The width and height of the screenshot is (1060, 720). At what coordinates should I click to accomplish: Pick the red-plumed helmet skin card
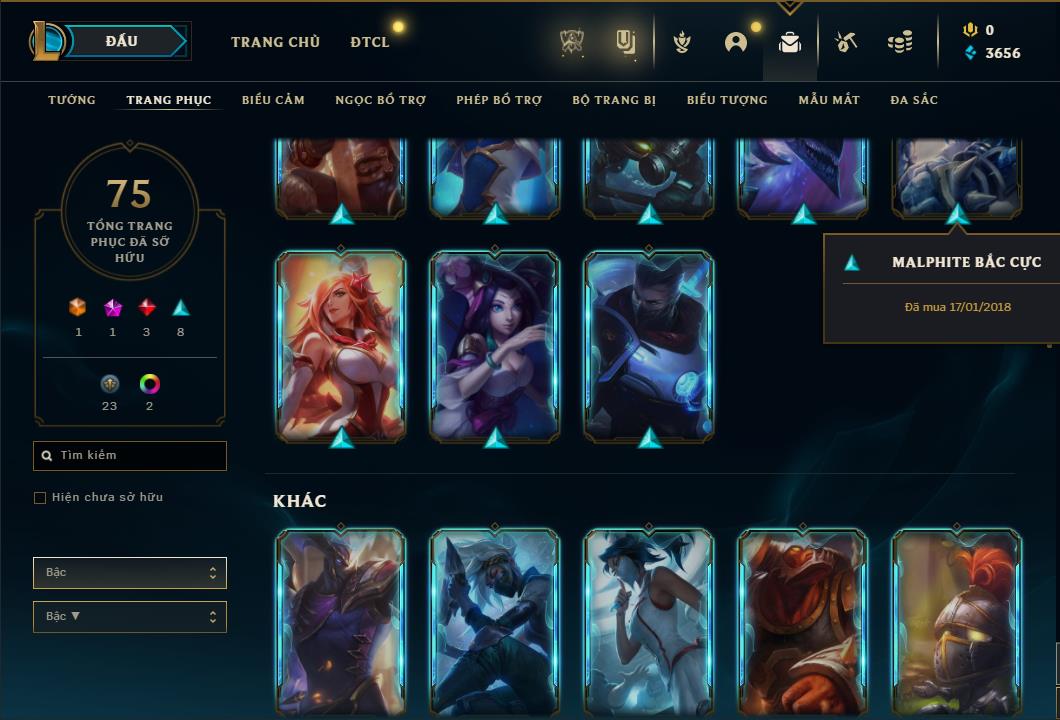(957, 620)
